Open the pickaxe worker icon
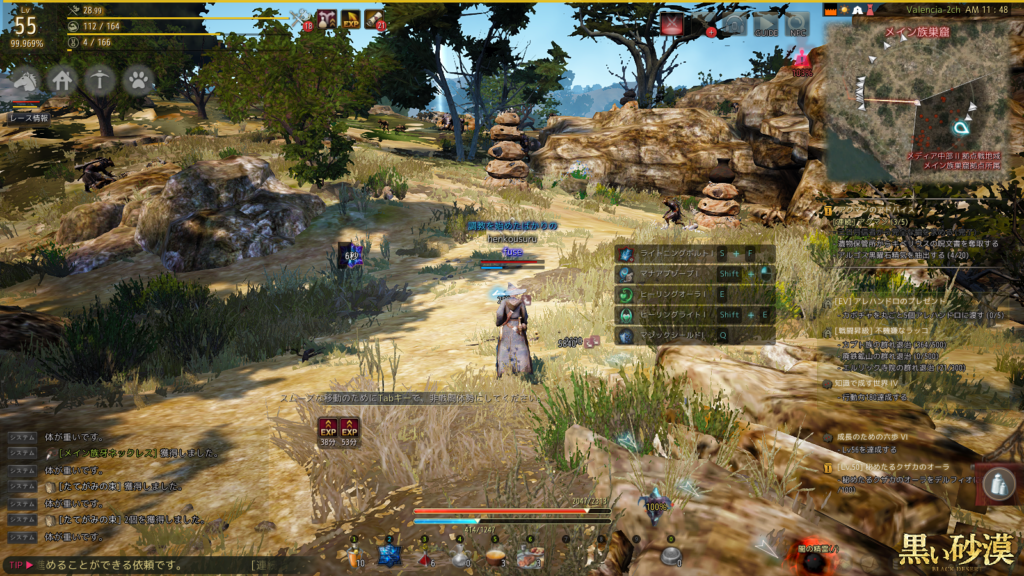The image size is (1024, 576). tap(99, 80)
